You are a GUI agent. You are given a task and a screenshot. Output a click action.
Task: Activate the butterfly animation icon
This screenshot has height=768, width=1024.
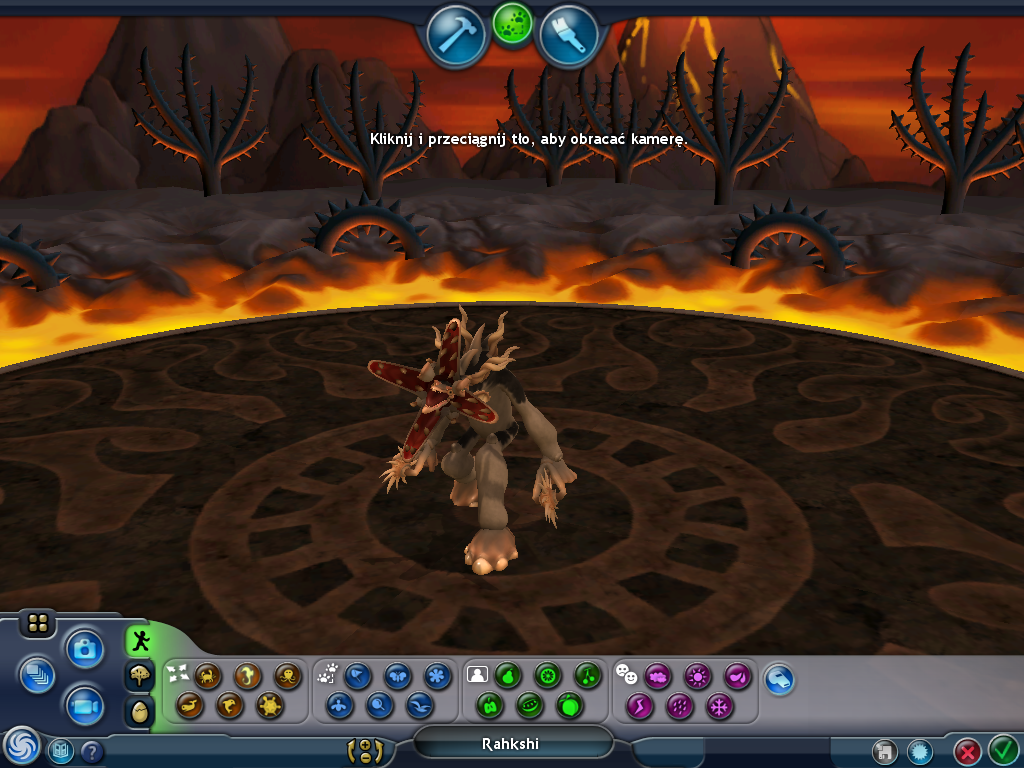tap(398, 676)
